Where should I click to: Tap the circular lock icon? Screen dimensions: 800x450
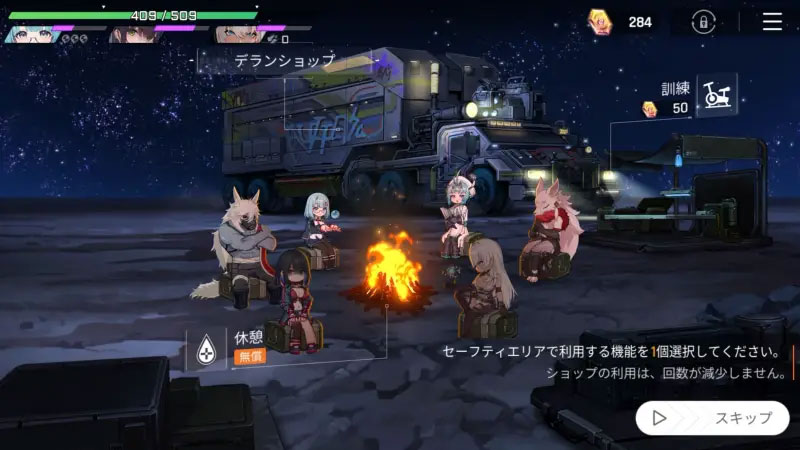click(x=705, y=22)
